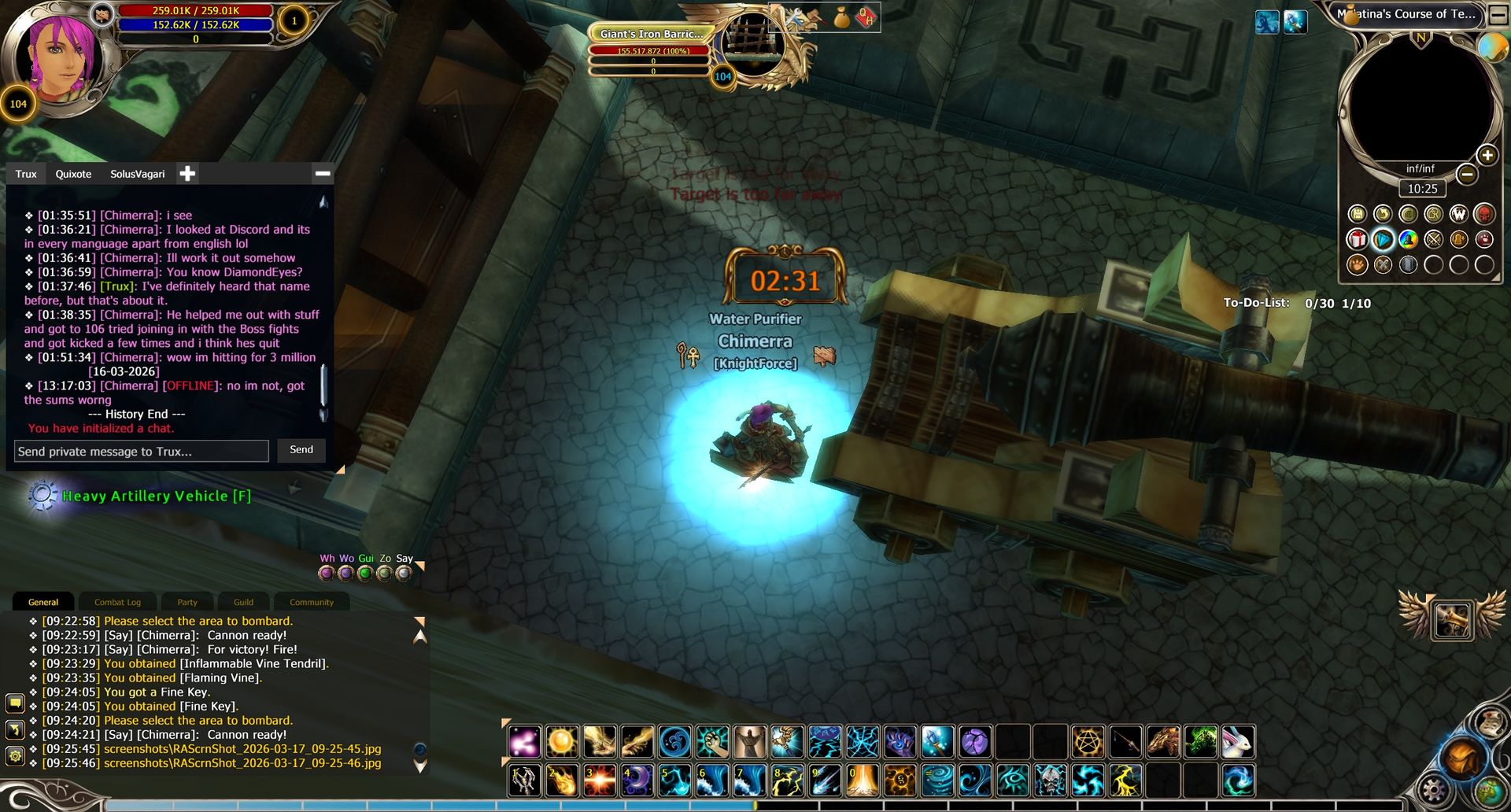Image resolution: width=1511 pixels, height=812 pixels.
Task: Cast the crescent moon skill in slot 4
Action: [637, 781]
